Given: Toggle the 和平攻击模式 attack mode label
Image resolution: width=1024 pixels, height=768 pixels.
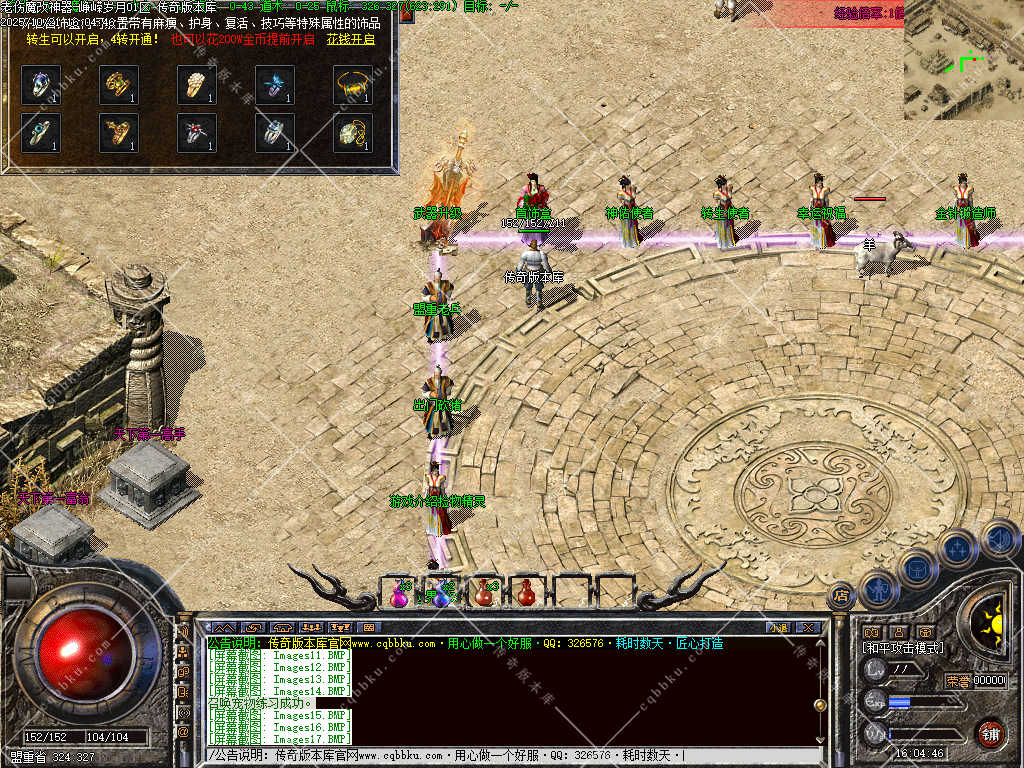Looking at the screenshot, I should pos(903,649).
